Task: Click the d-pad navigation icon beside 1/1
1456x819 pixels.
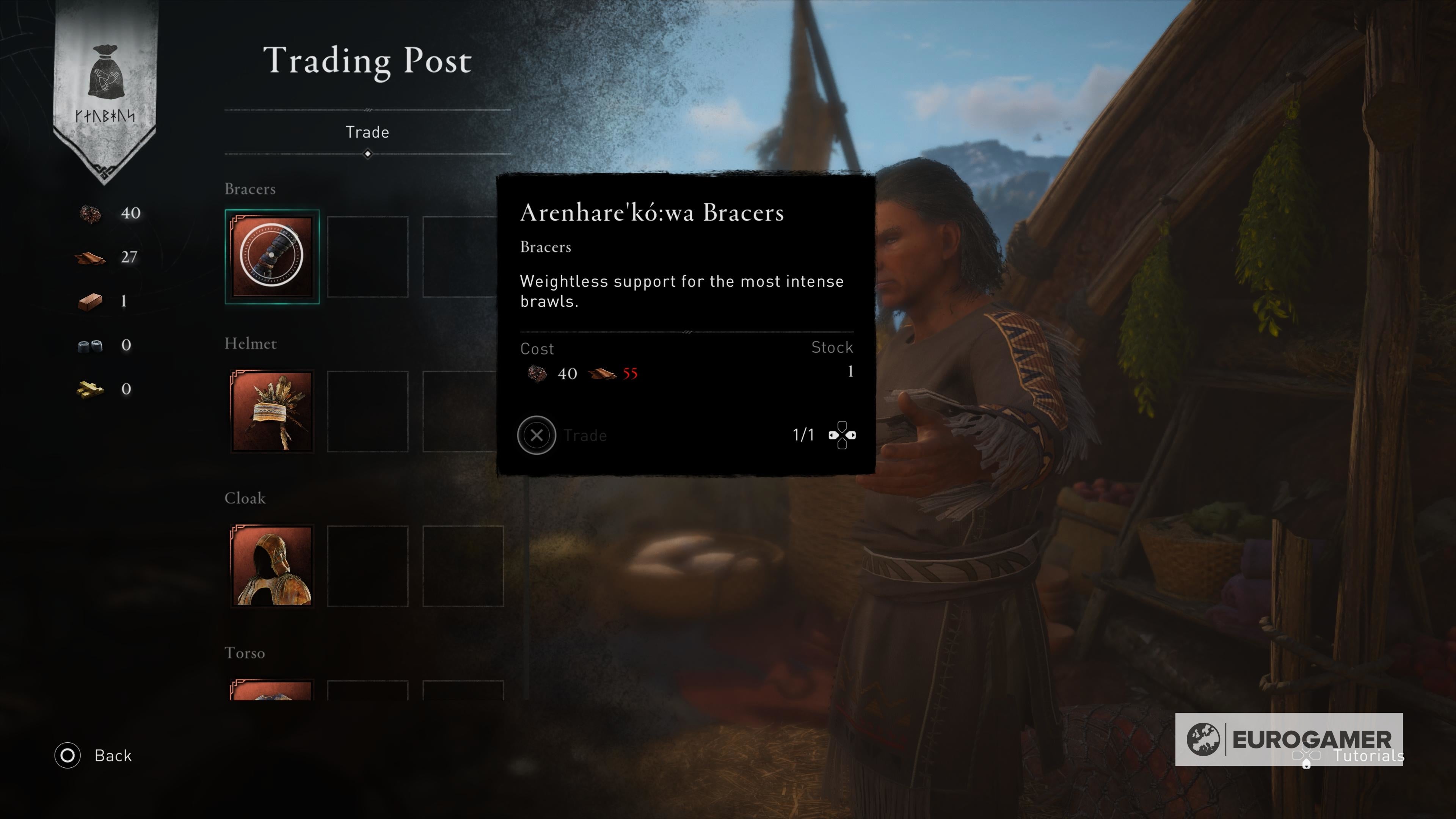Action: pyautogui.click(x=842, y=435)
